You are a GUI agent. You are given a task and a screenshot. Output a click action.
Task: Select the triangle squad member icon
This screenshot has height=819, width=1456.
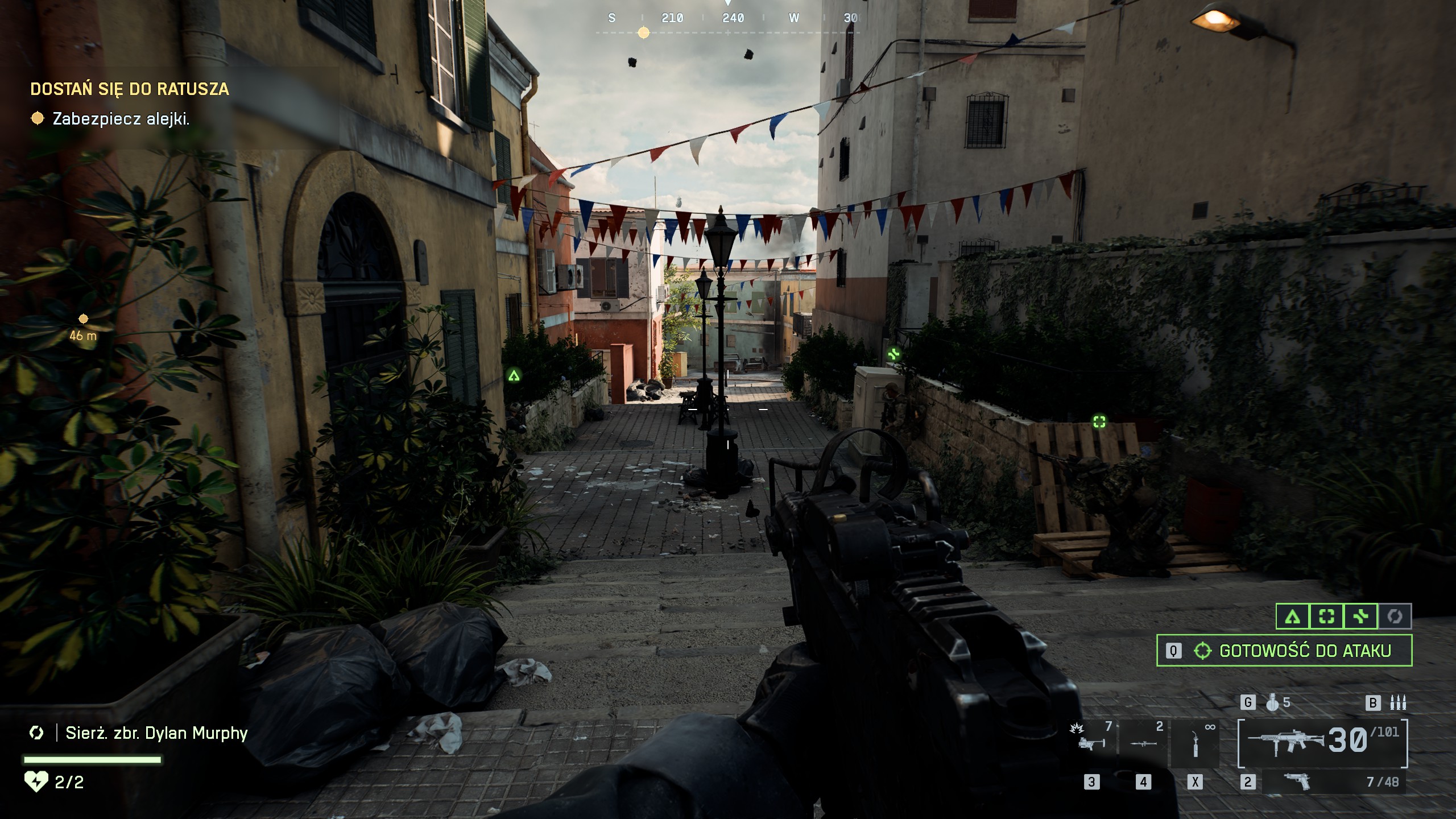coord(1293,617)
